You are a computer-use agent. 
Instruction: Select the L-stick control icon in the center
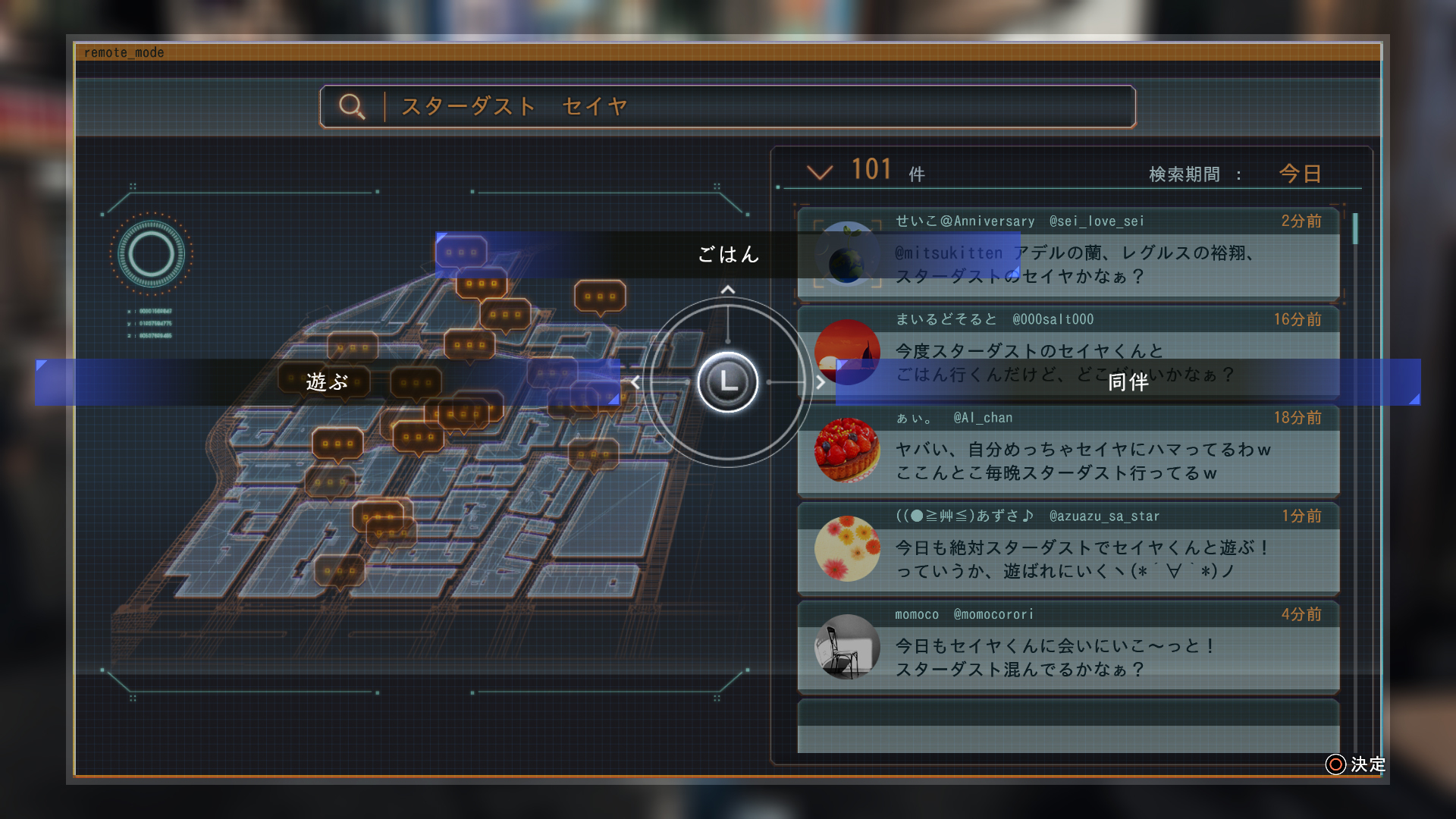pos(726,383)
